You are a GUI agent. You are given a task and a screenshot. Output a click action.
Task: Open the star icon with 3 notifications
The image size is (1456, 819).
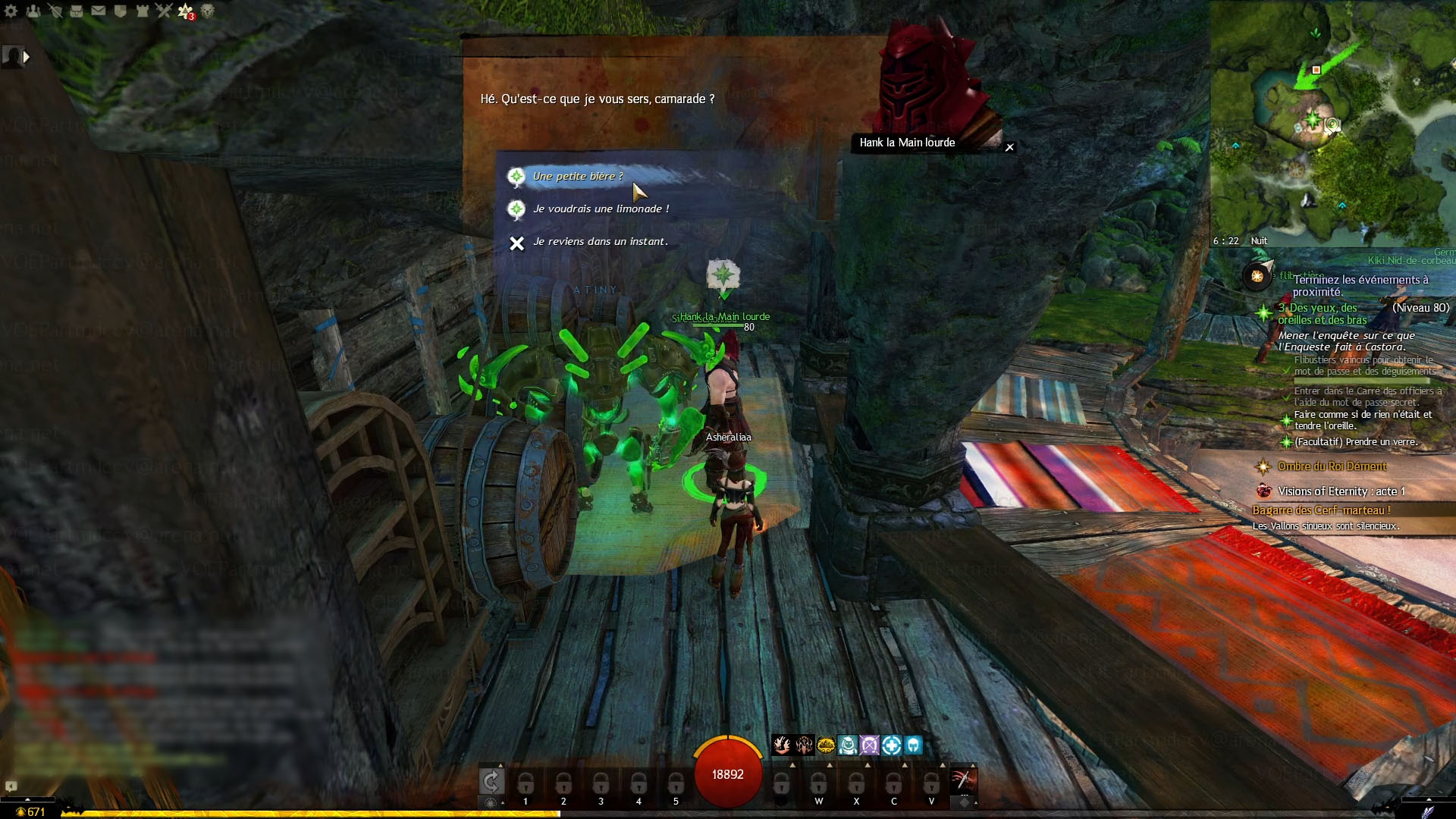click(x=186, y=11)
